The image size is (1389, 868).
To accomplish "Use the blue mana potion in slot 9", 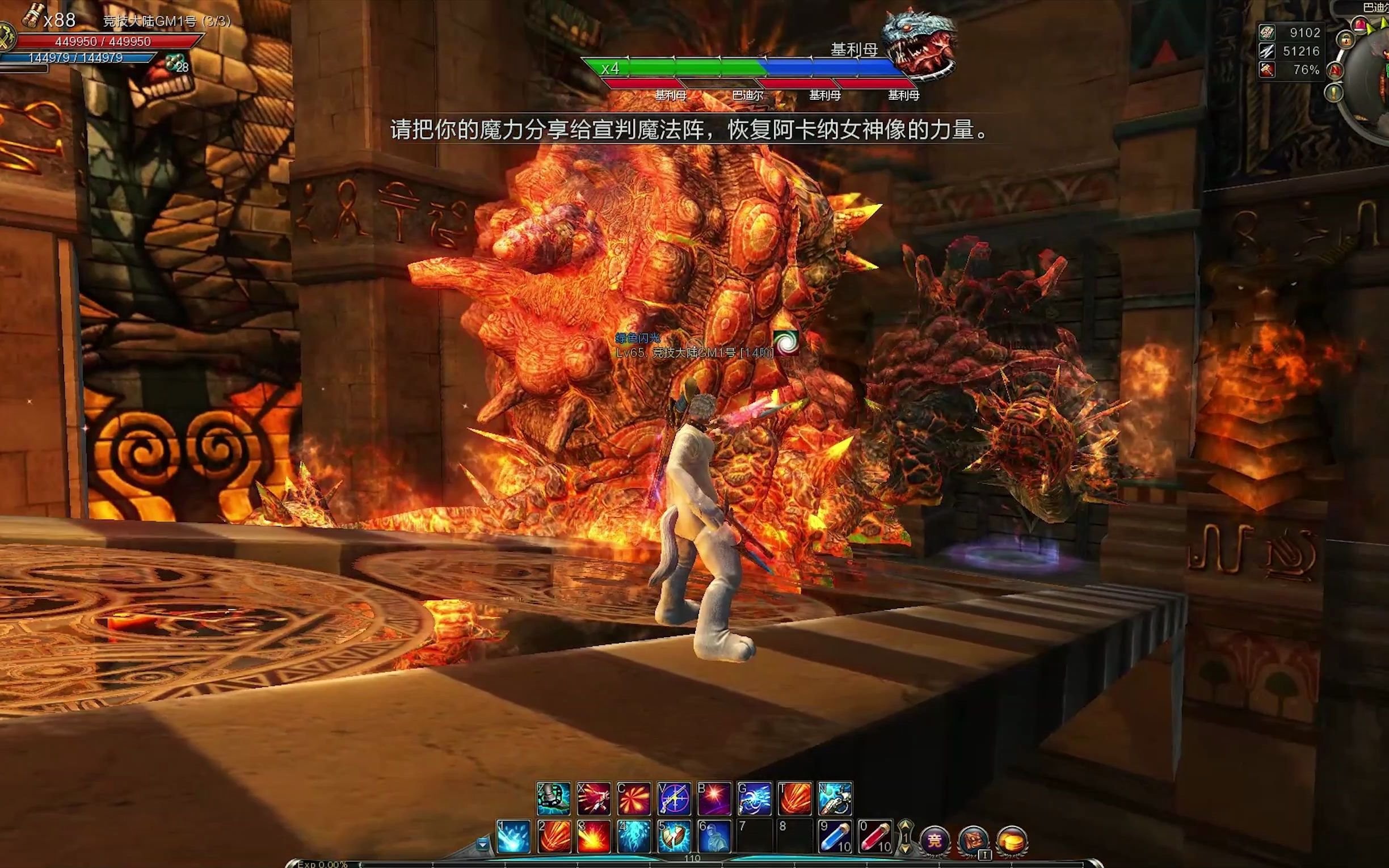I will pos(835,836).
